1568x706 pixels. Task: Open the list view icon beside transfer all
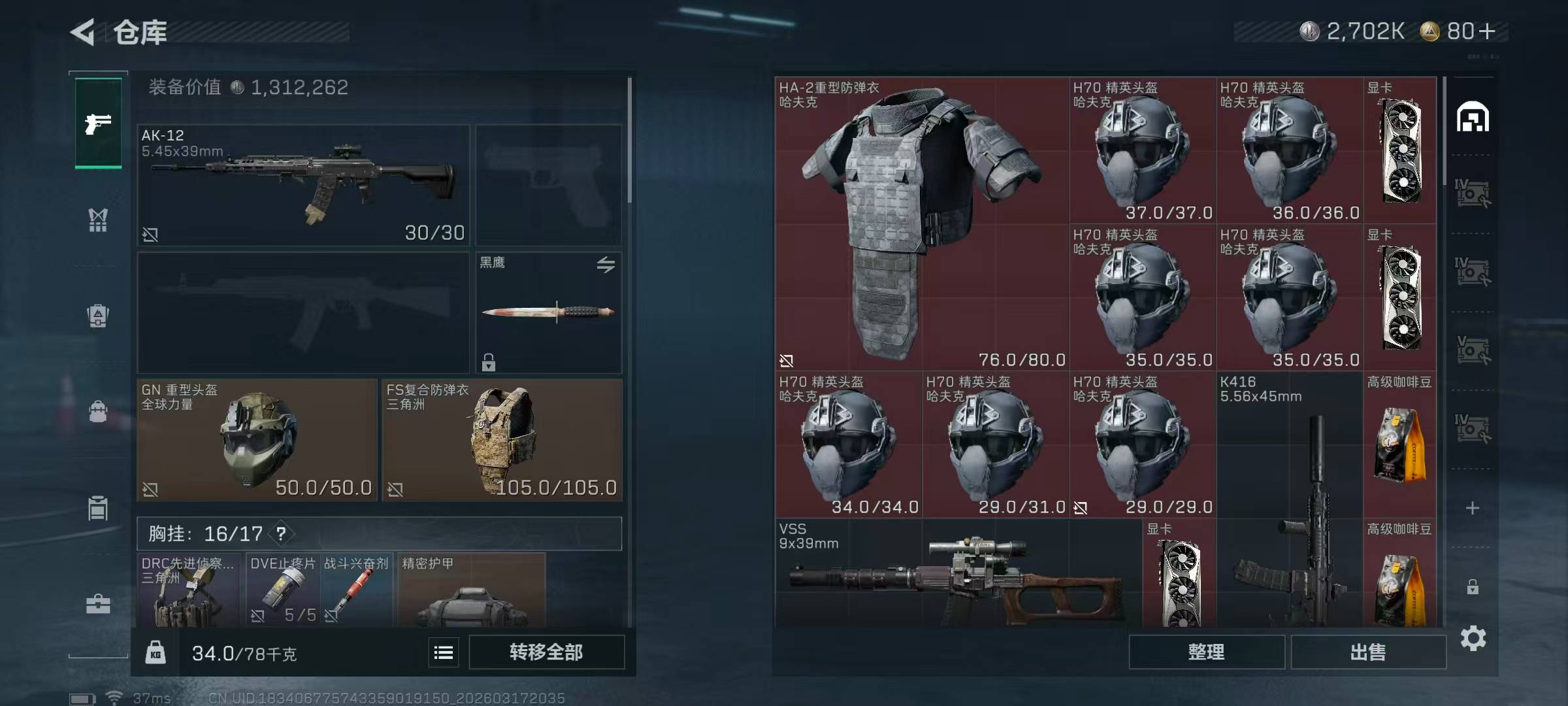444,652
